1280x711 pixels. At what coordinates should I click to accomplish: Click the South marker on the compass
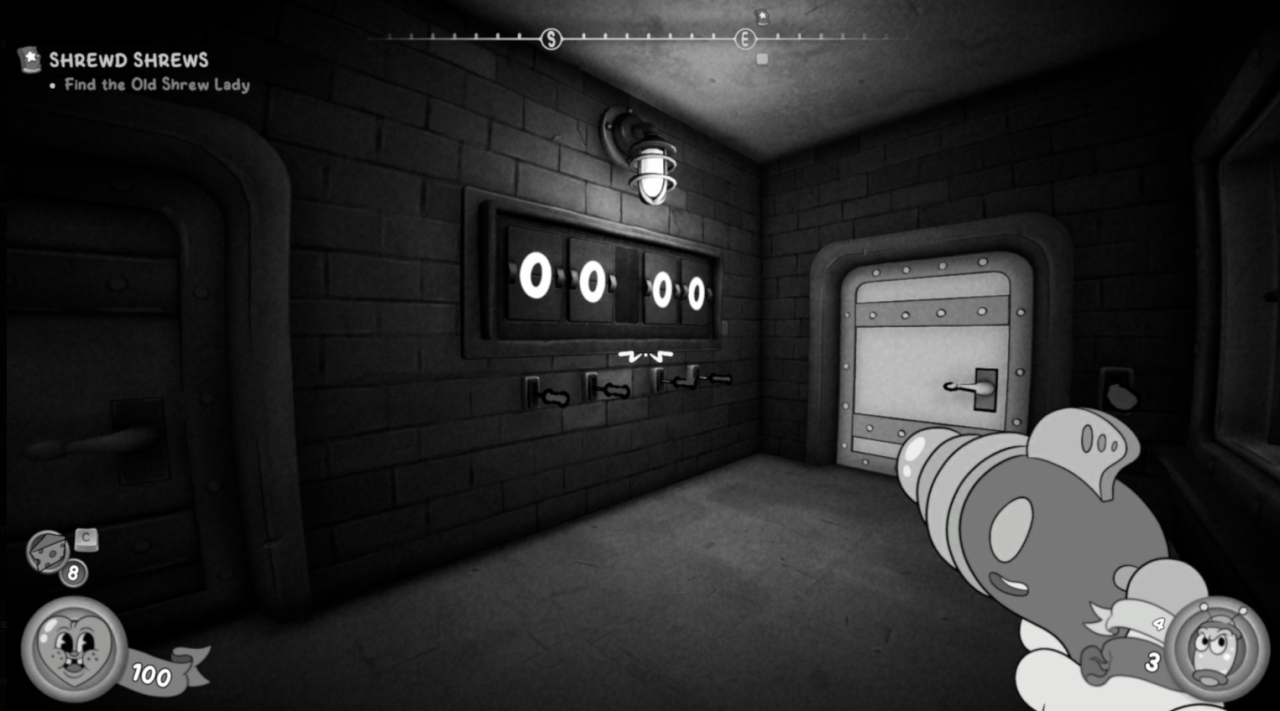pos(550,39)
